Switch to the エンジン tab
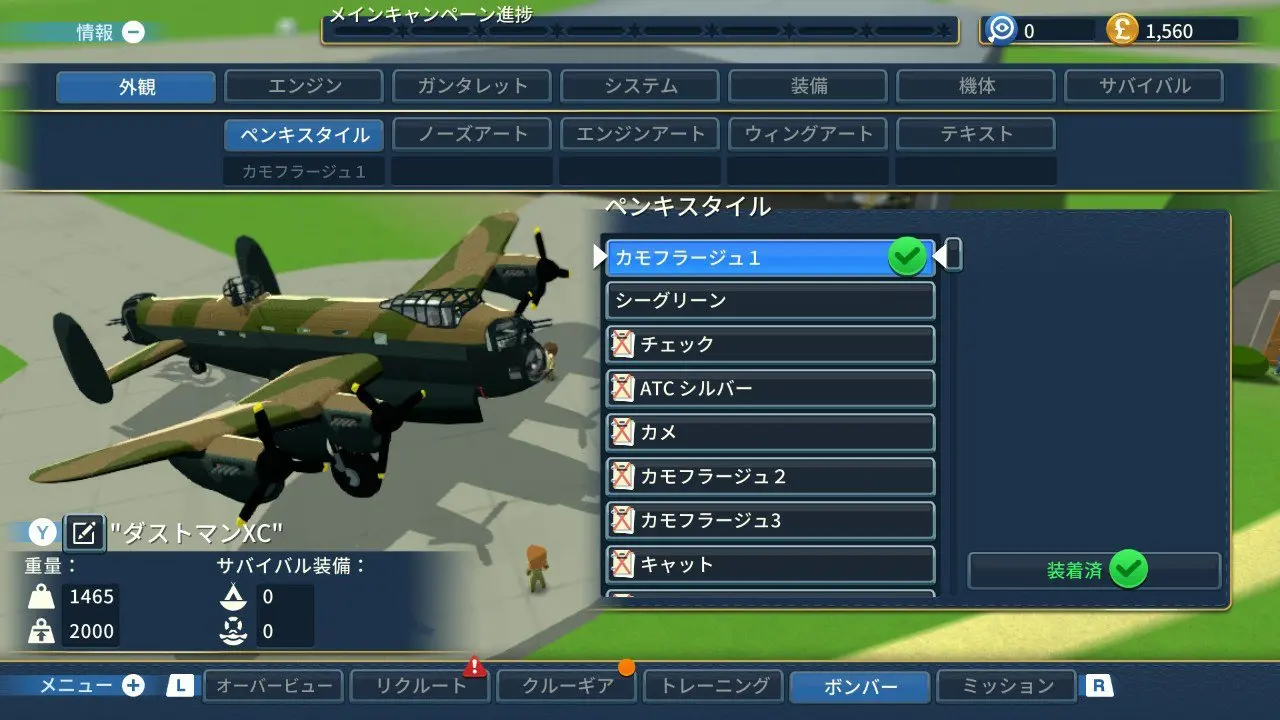1280x720 pixels. [x=303, y=86]
